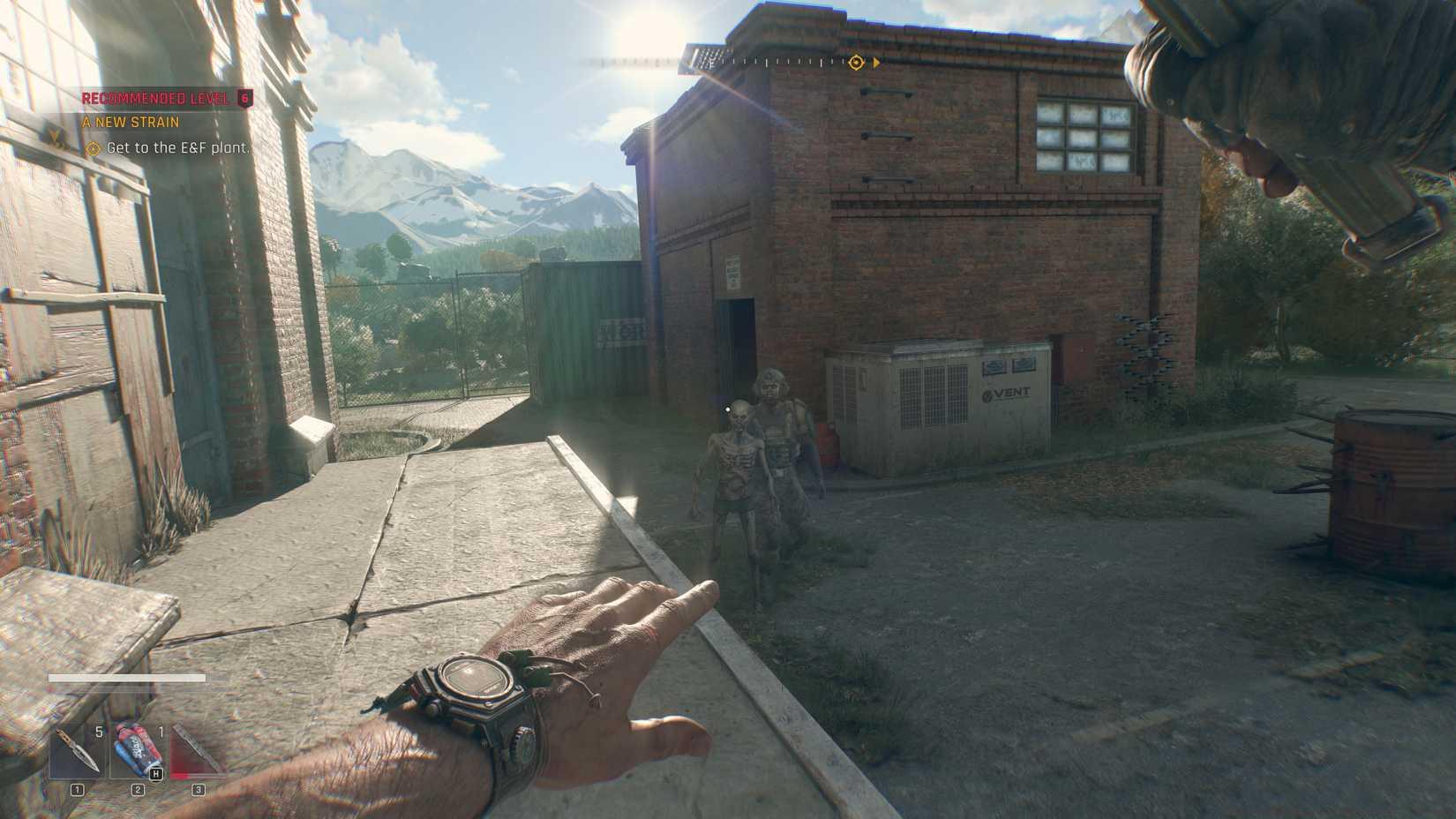
Task: Toggle tracking of the A NEW STRAIN quest
Action: click(129, 124)
